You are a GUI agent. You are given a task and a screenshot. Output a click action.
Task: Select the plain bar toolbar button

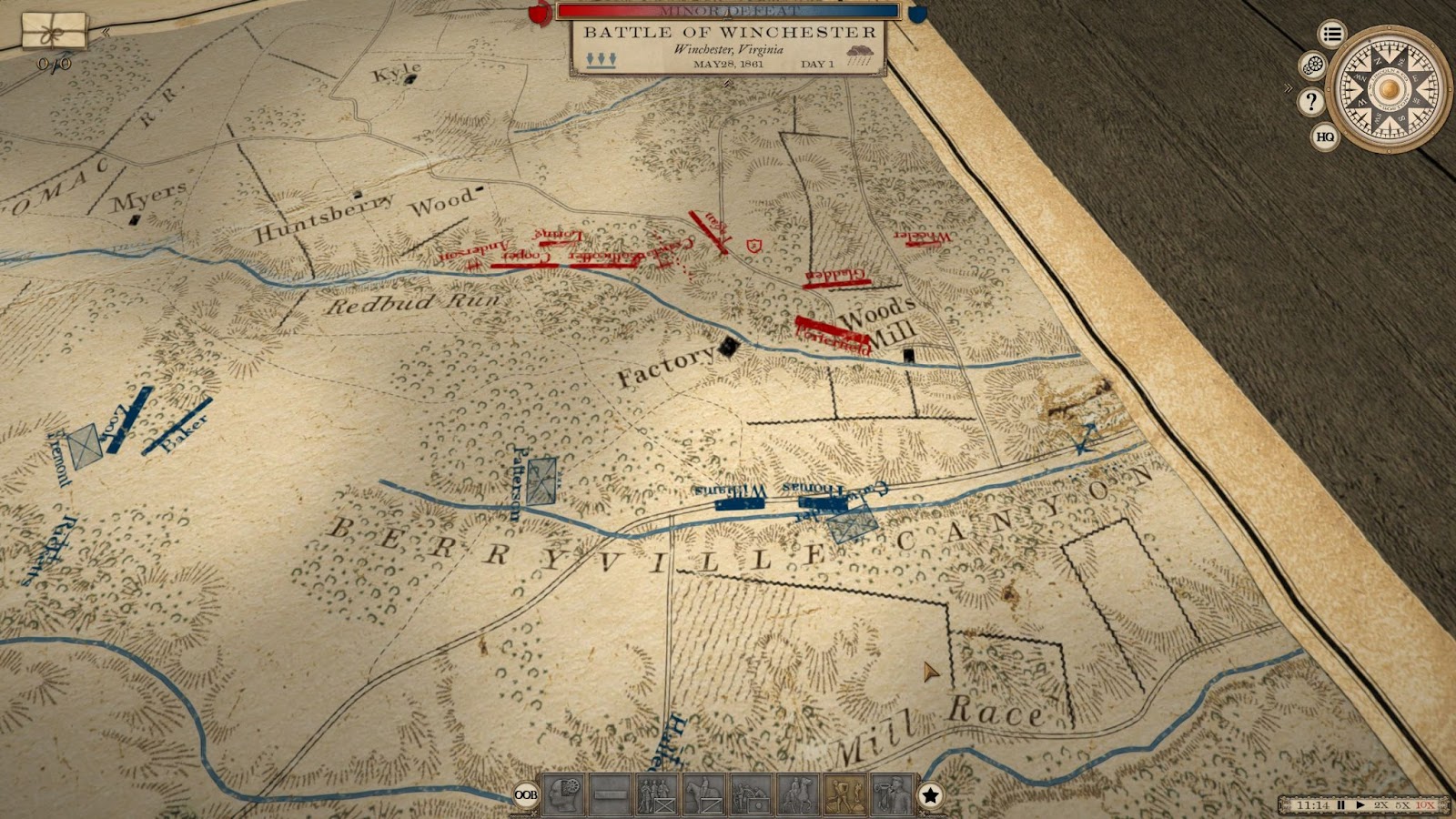(x=610, y=794)
